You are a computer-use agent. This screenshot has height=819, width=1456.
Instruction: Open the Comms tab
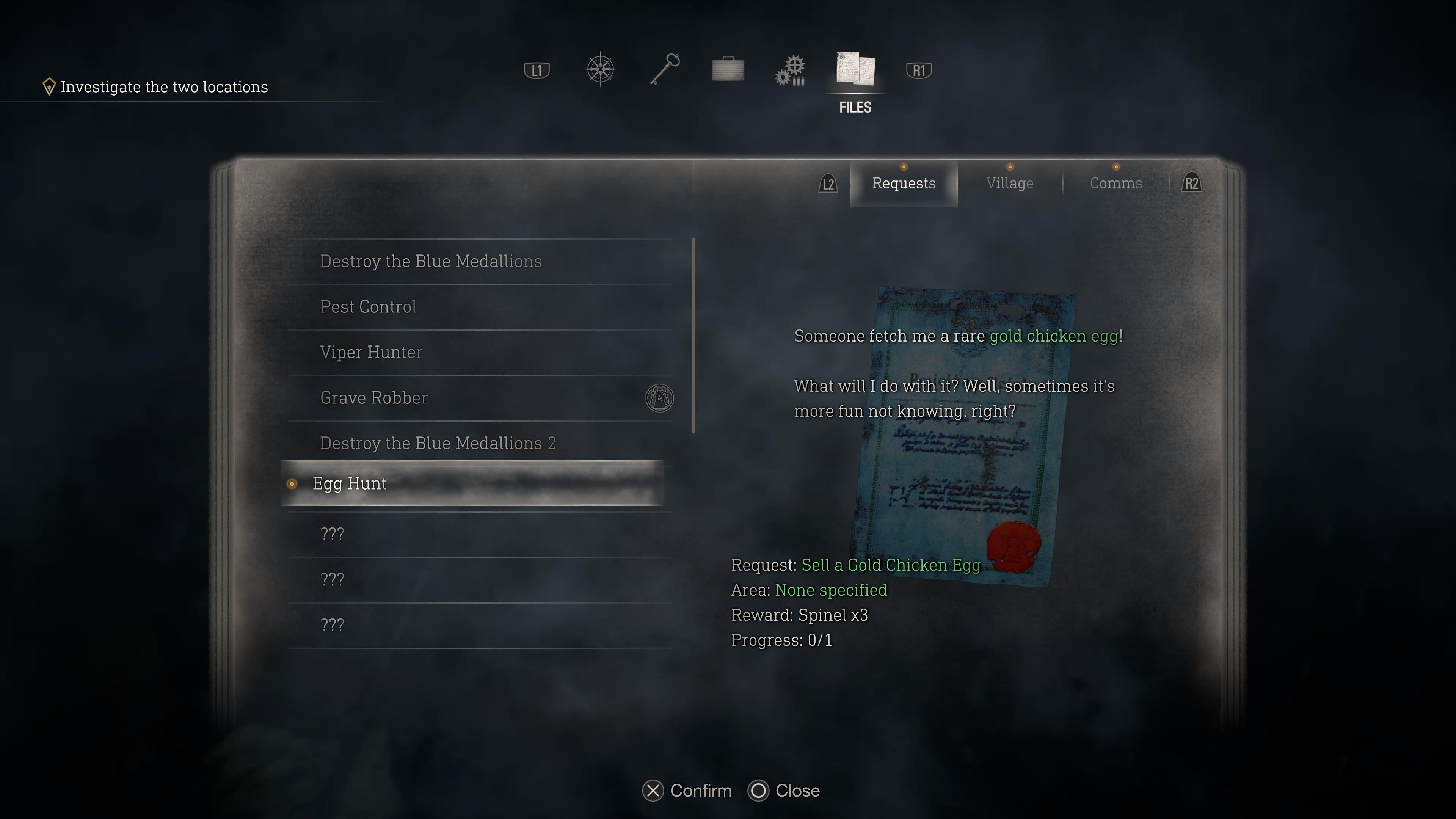pyautogui.click(x=1116, y=184)
